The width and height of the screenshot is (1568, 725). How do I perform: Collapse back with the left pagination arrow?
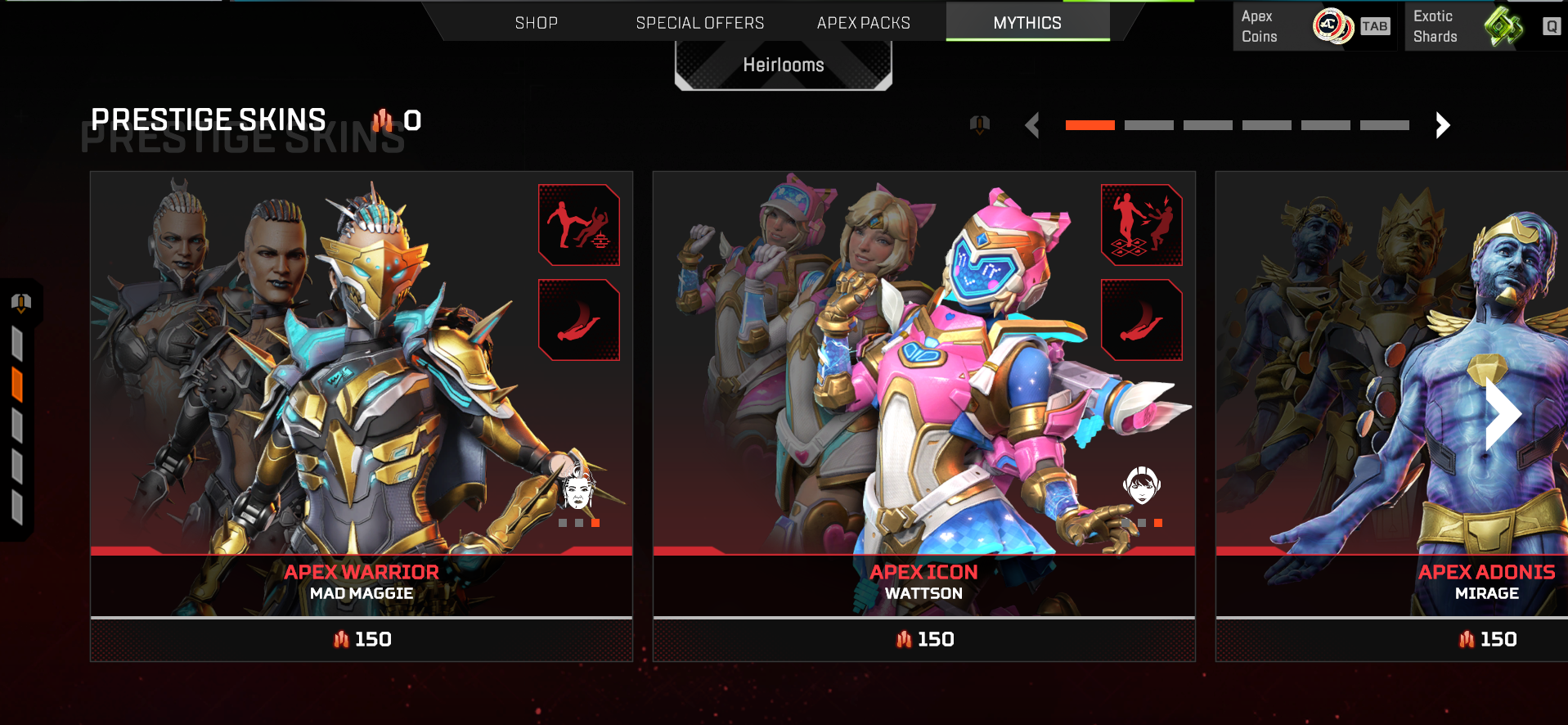1031,125
